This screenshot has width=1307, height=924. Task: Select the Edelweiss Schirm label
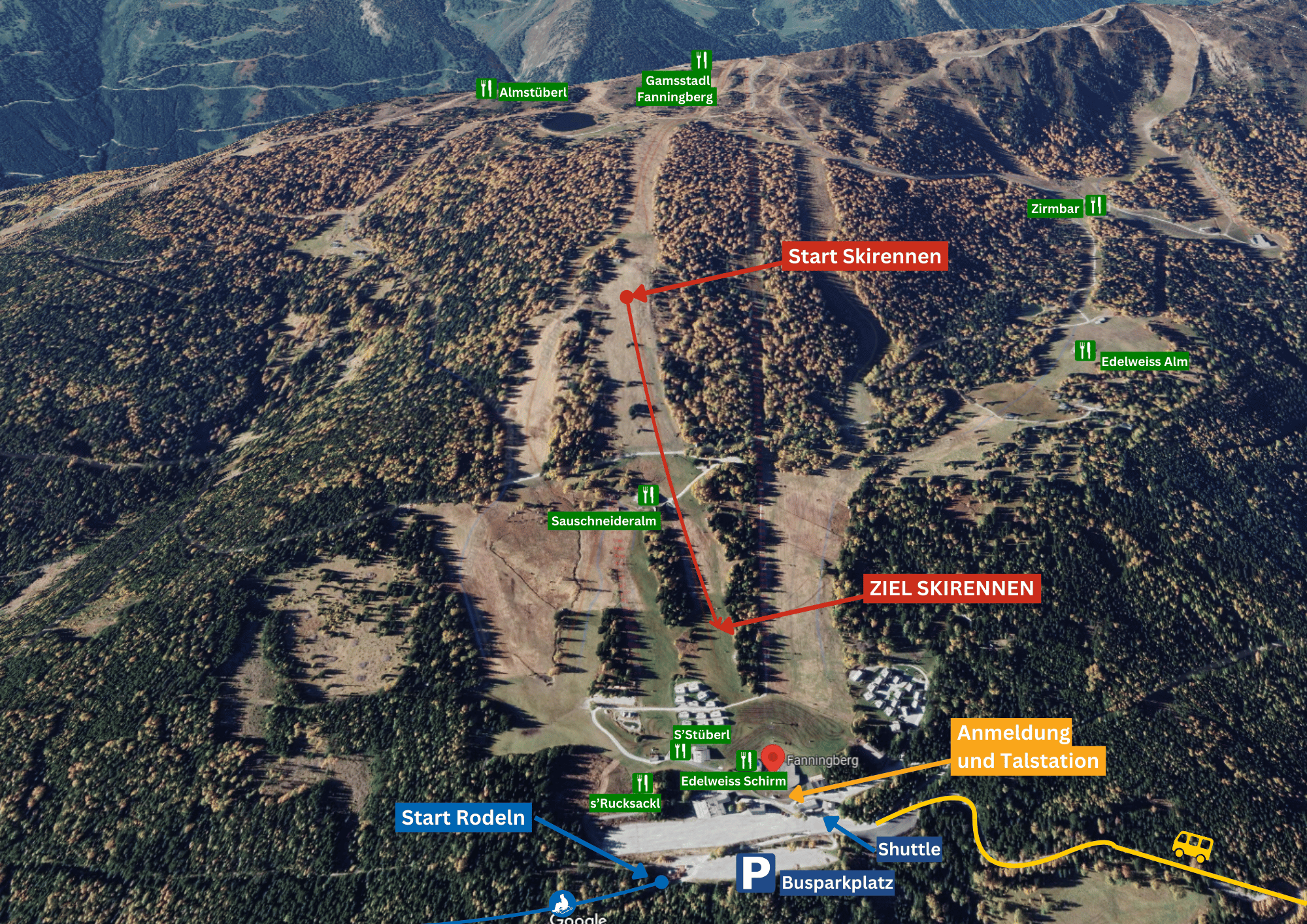tap(733, 781)
